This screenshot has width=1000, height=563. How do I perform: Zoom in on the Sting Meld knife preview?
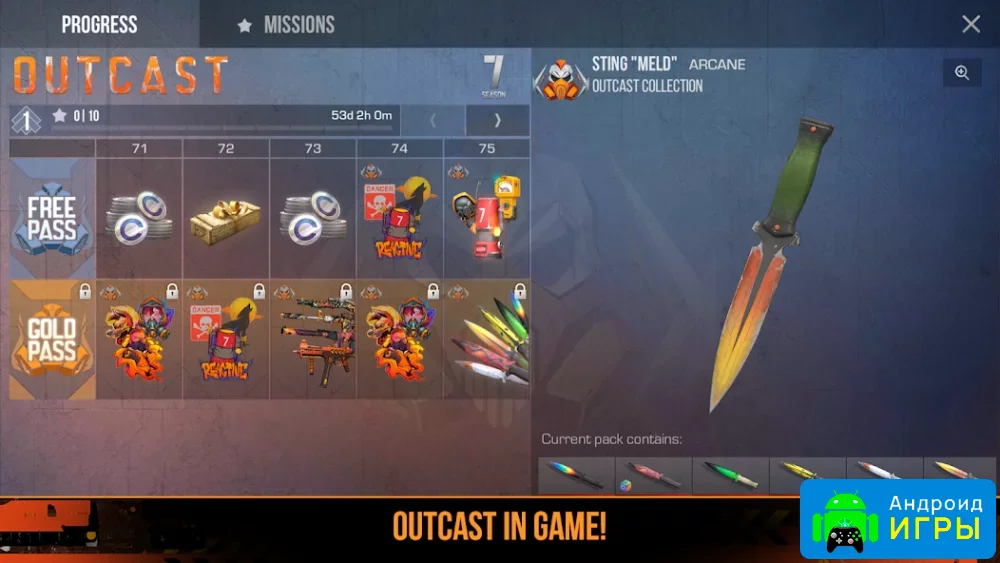click(x=962, y=73)
